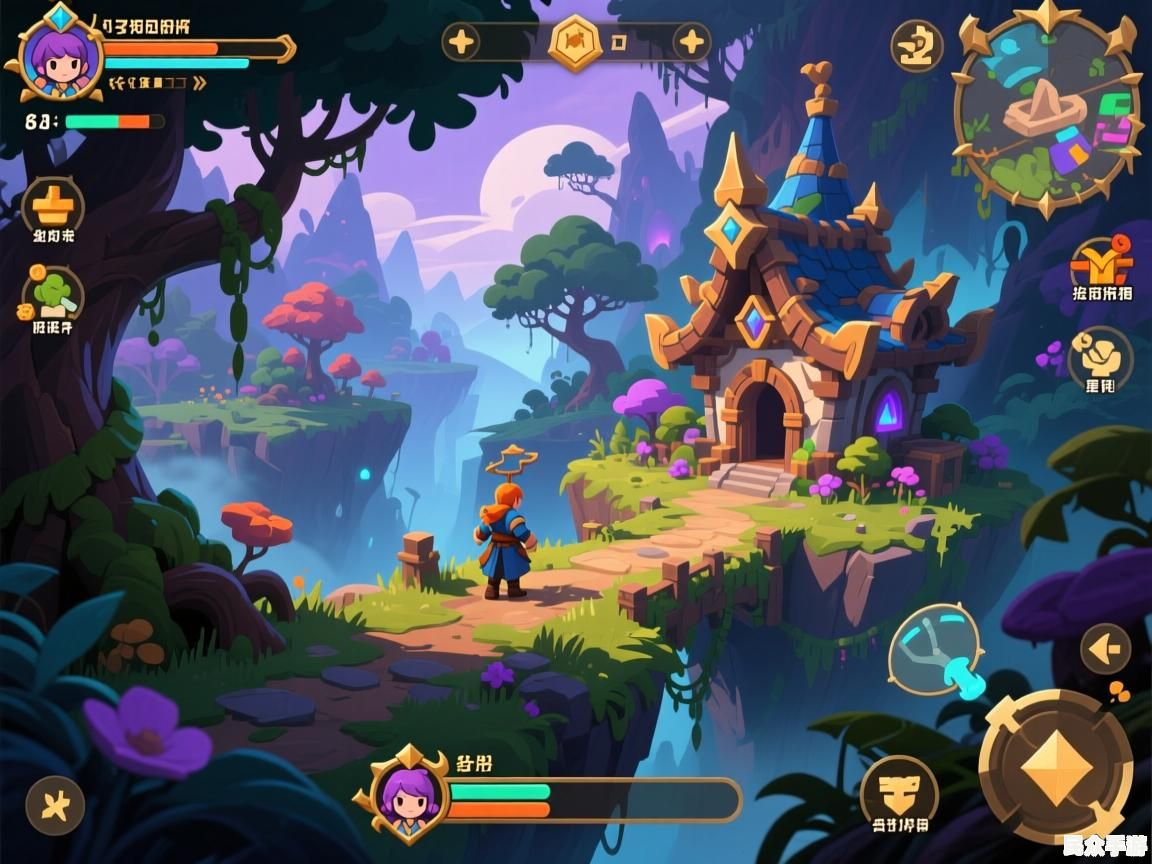Open the circular minimap
Viewport: 1152px width, 864px height.
point(1046,111)
